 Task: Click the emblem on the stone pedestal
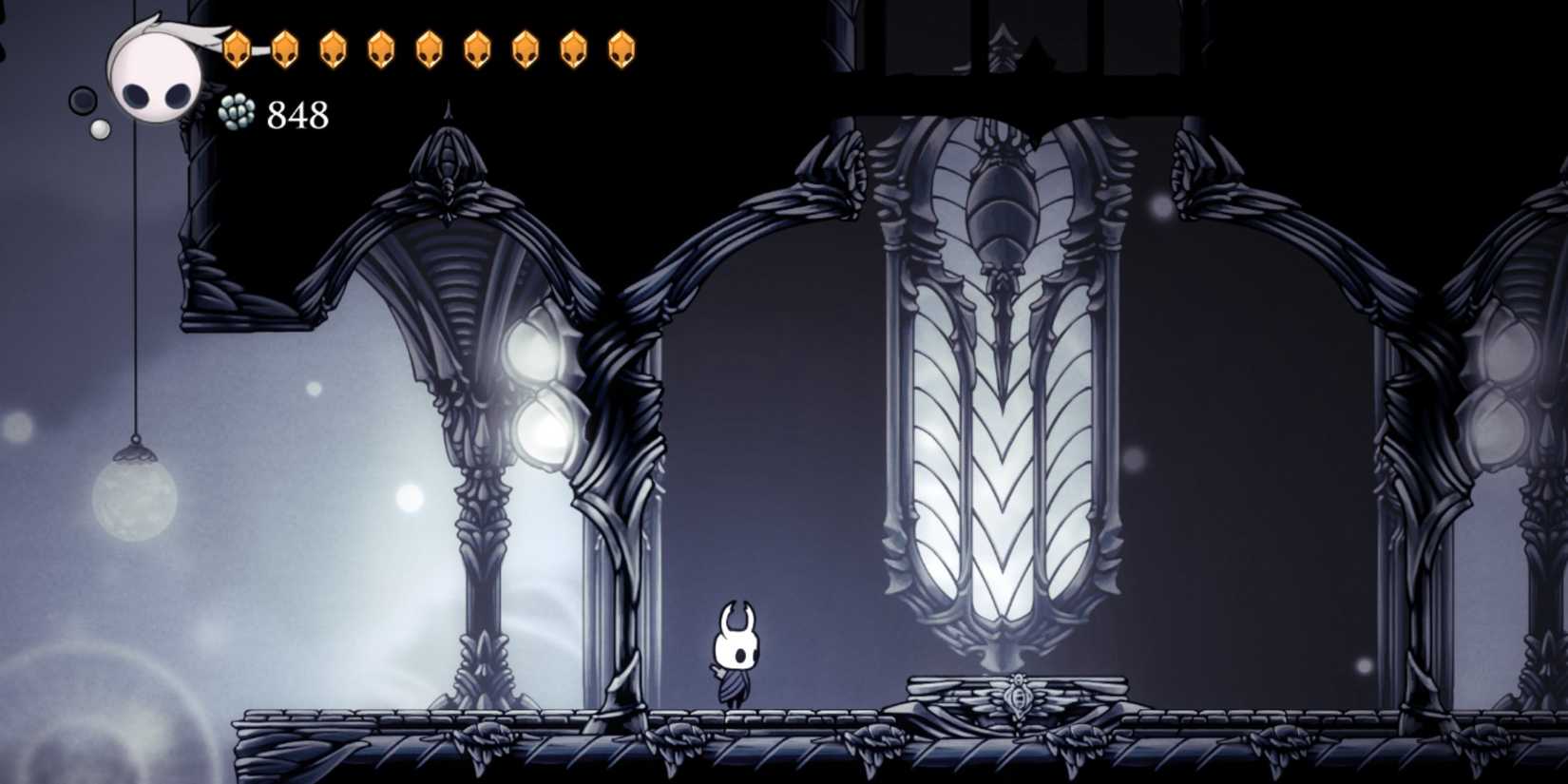pyautogui.click(x=1019, y=697)
